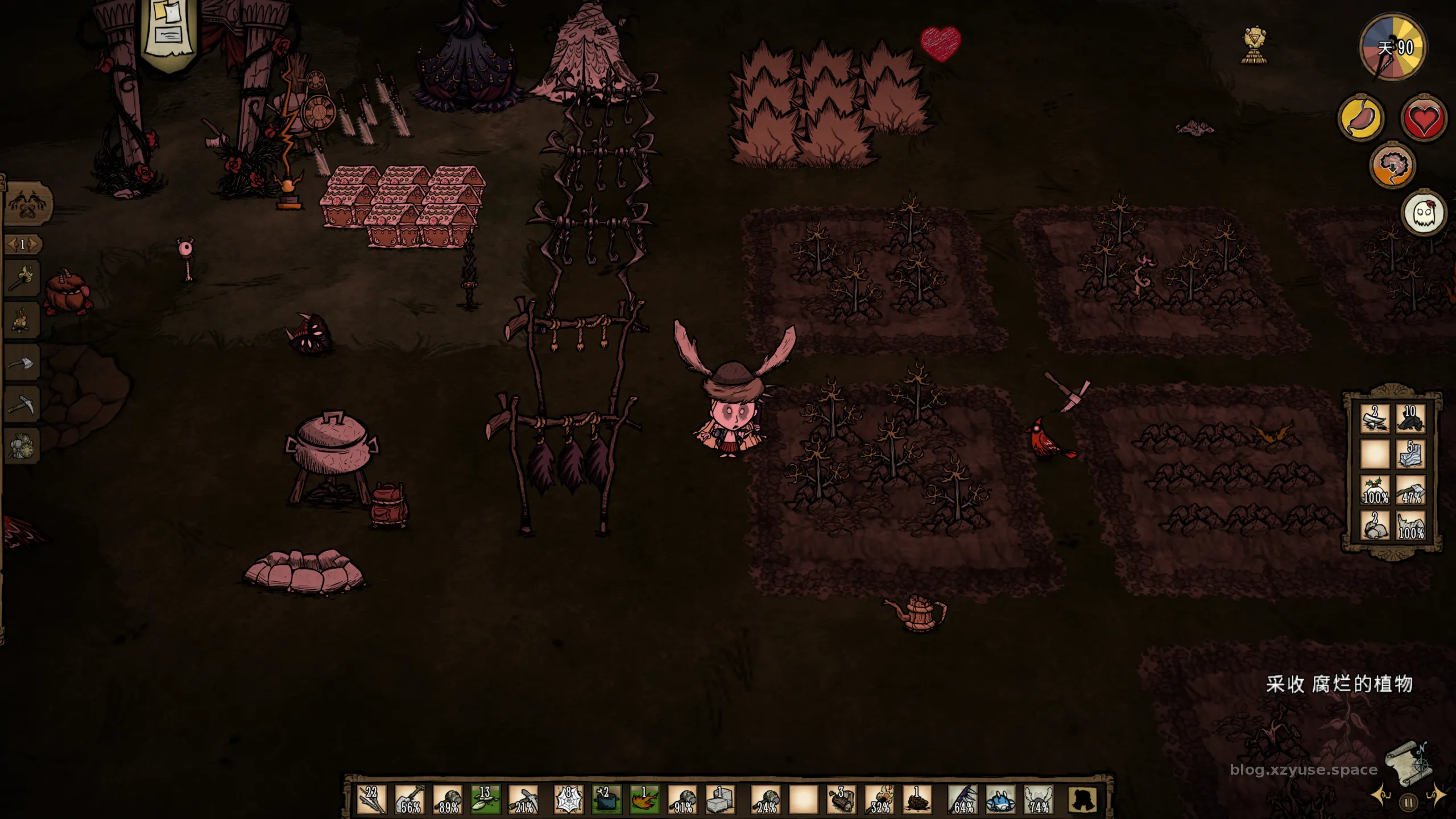Select the pine cone slot
The width and height of the screenshot is (1456, 819).
917,799
